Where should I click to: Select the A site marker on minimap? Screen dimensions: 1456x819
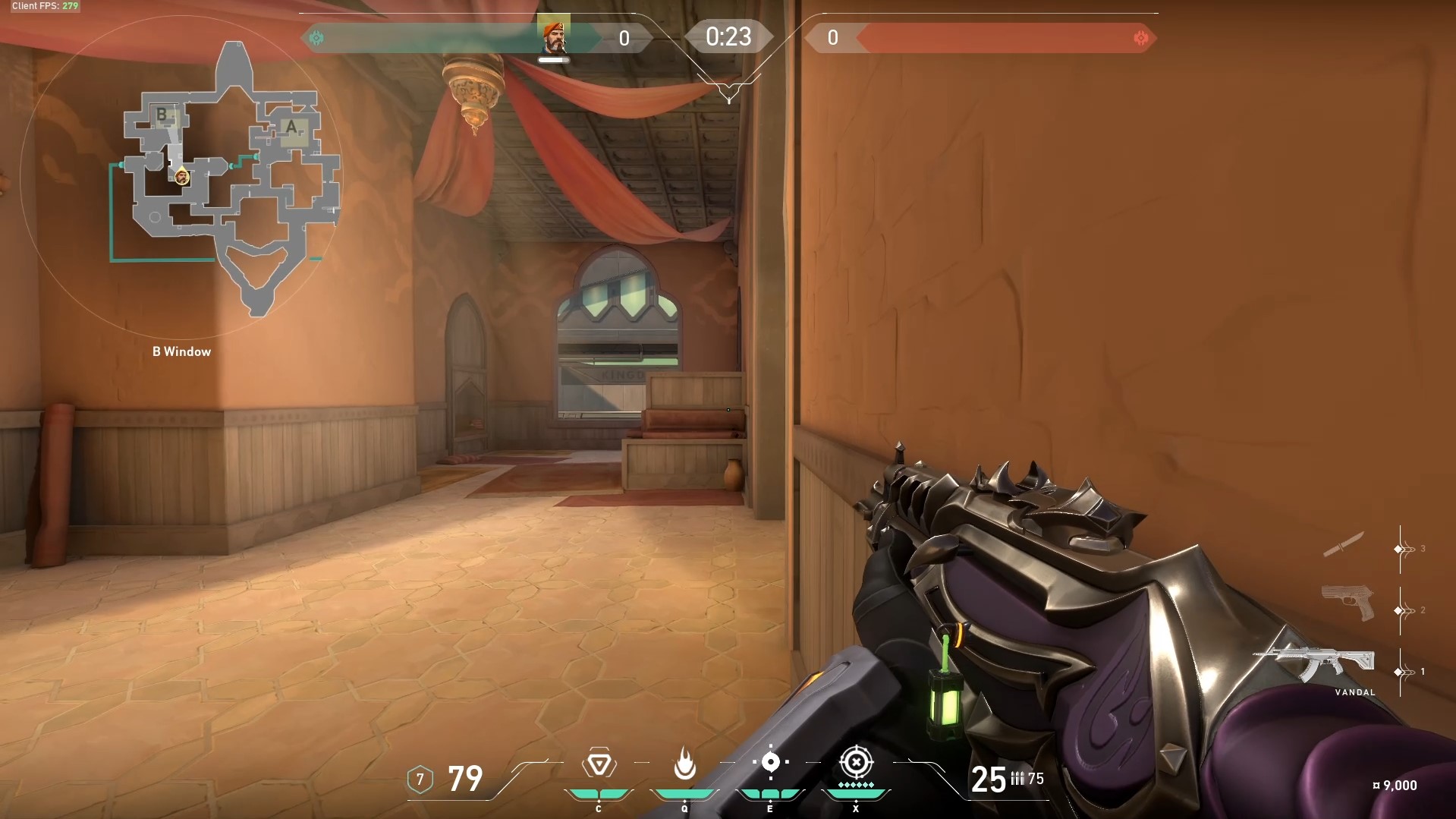click(291, 128)
